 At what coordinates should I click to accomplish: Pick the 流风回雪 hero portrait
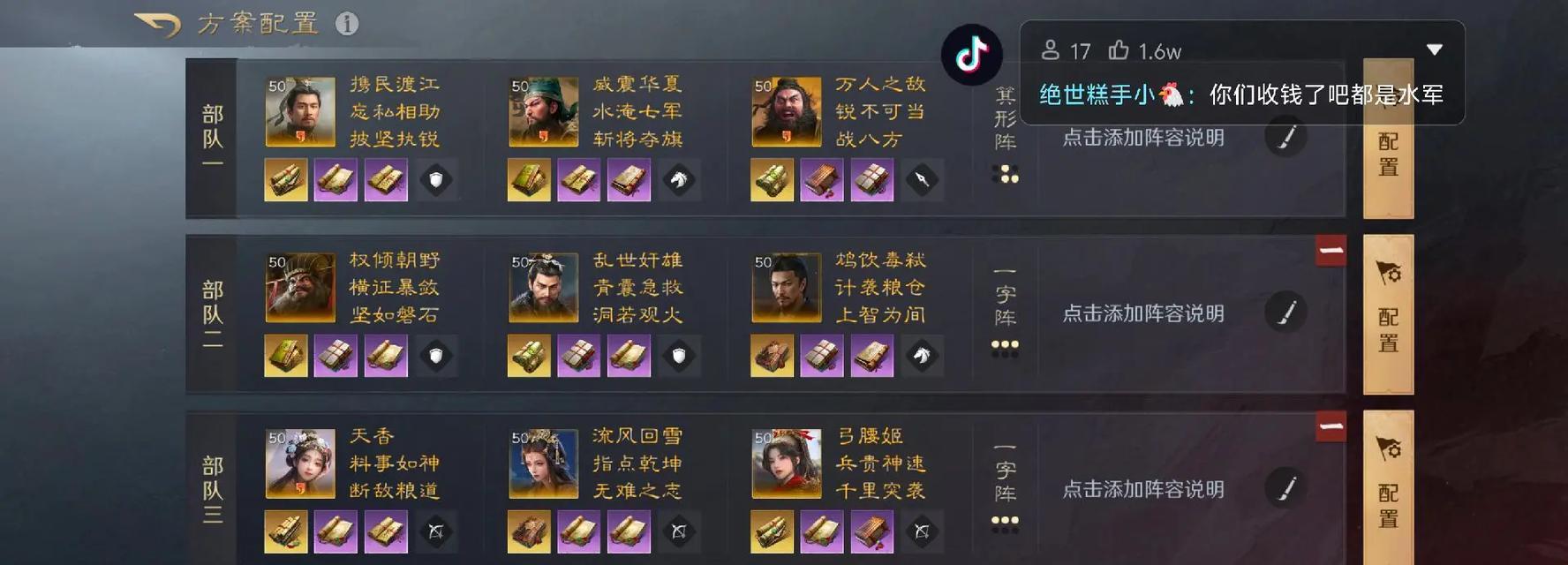point(543,463)
